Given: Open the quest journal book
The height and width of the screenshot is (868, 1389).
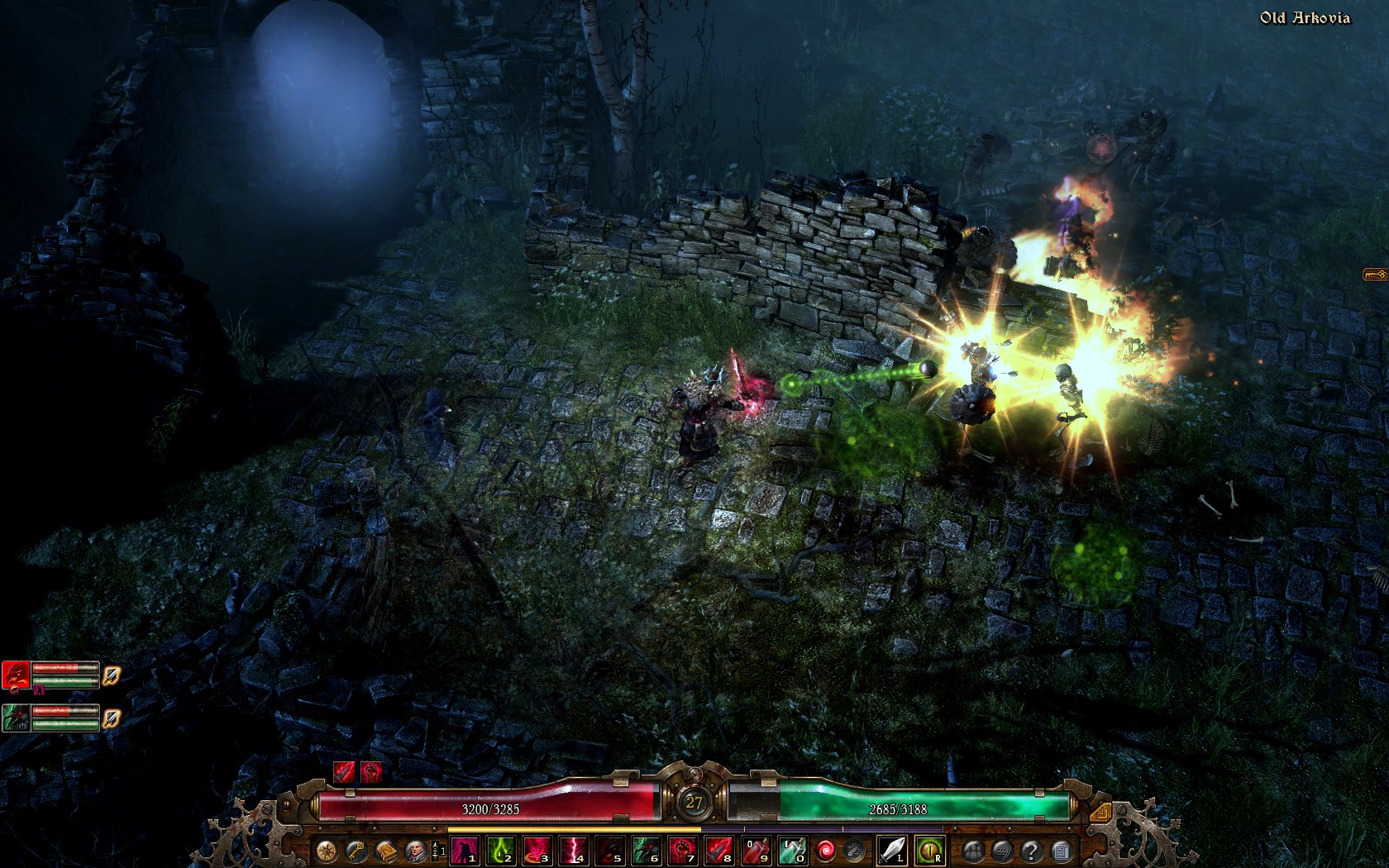Looking at the screenshot, I should click(x=386, y=850).
